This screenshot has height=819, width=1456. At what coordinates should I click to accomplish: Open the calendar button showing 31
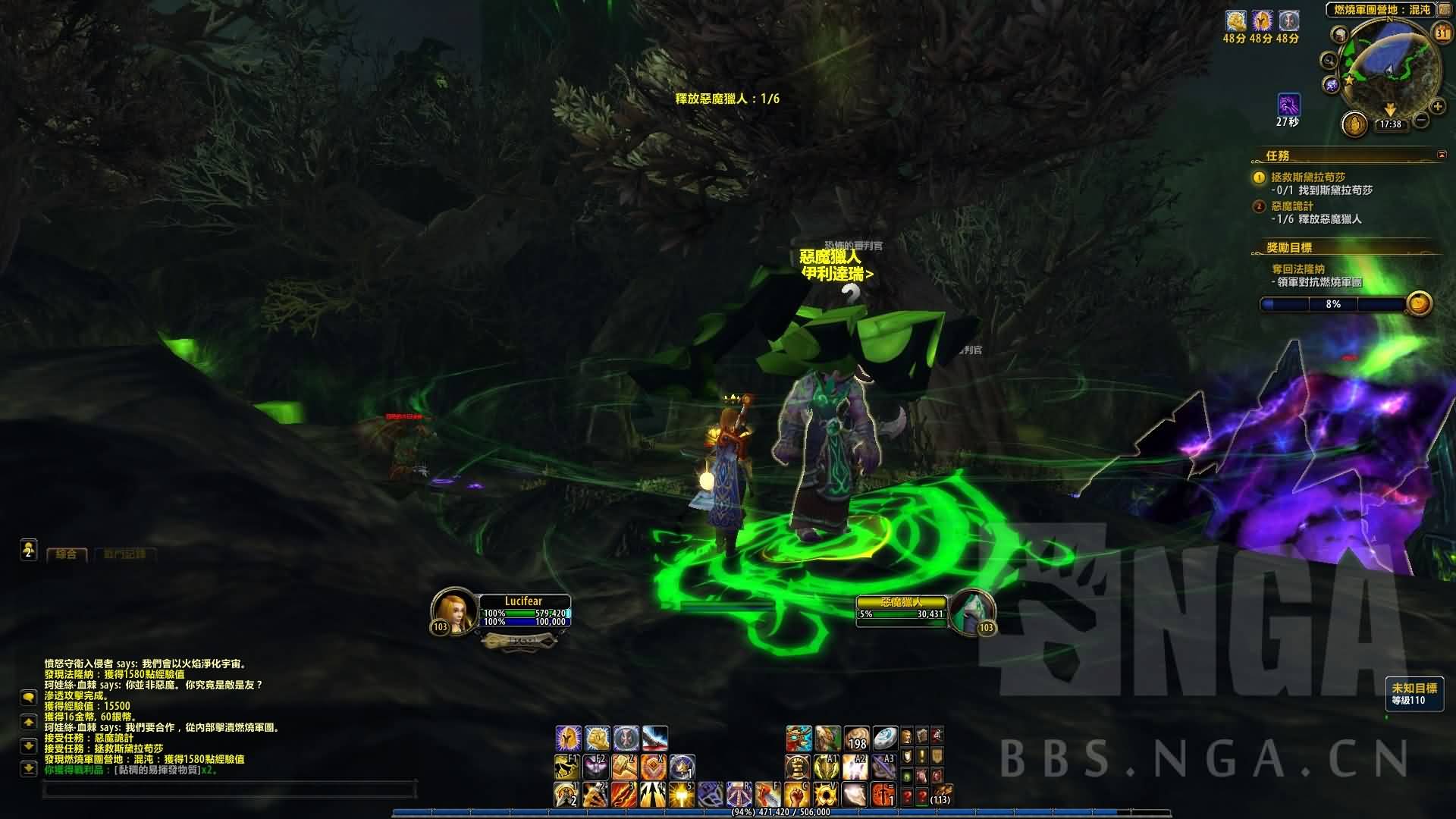coord(1442,33)
